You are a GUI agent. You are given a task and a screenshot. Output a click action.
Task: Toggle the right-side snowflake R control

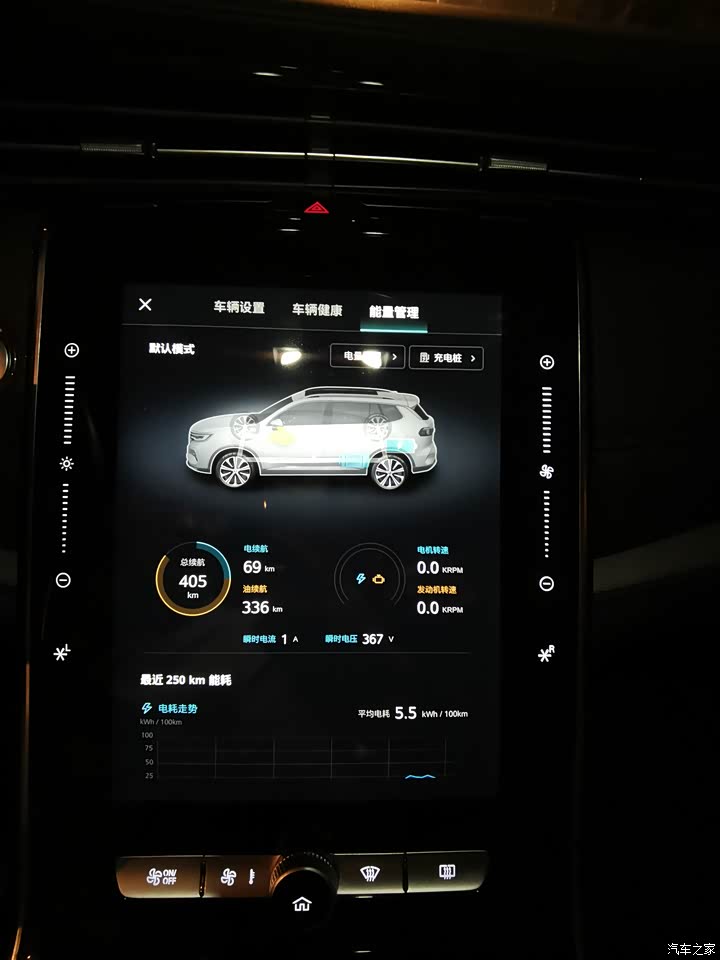546,654
